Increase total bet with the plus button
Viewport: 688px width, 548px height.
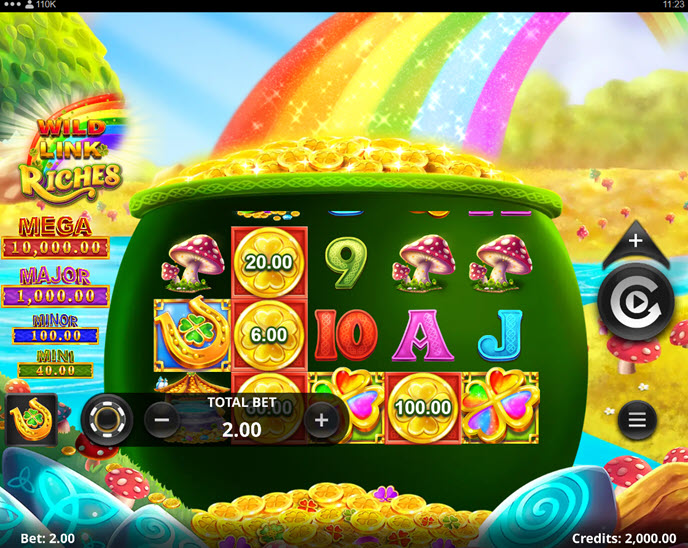click(321, 420)
